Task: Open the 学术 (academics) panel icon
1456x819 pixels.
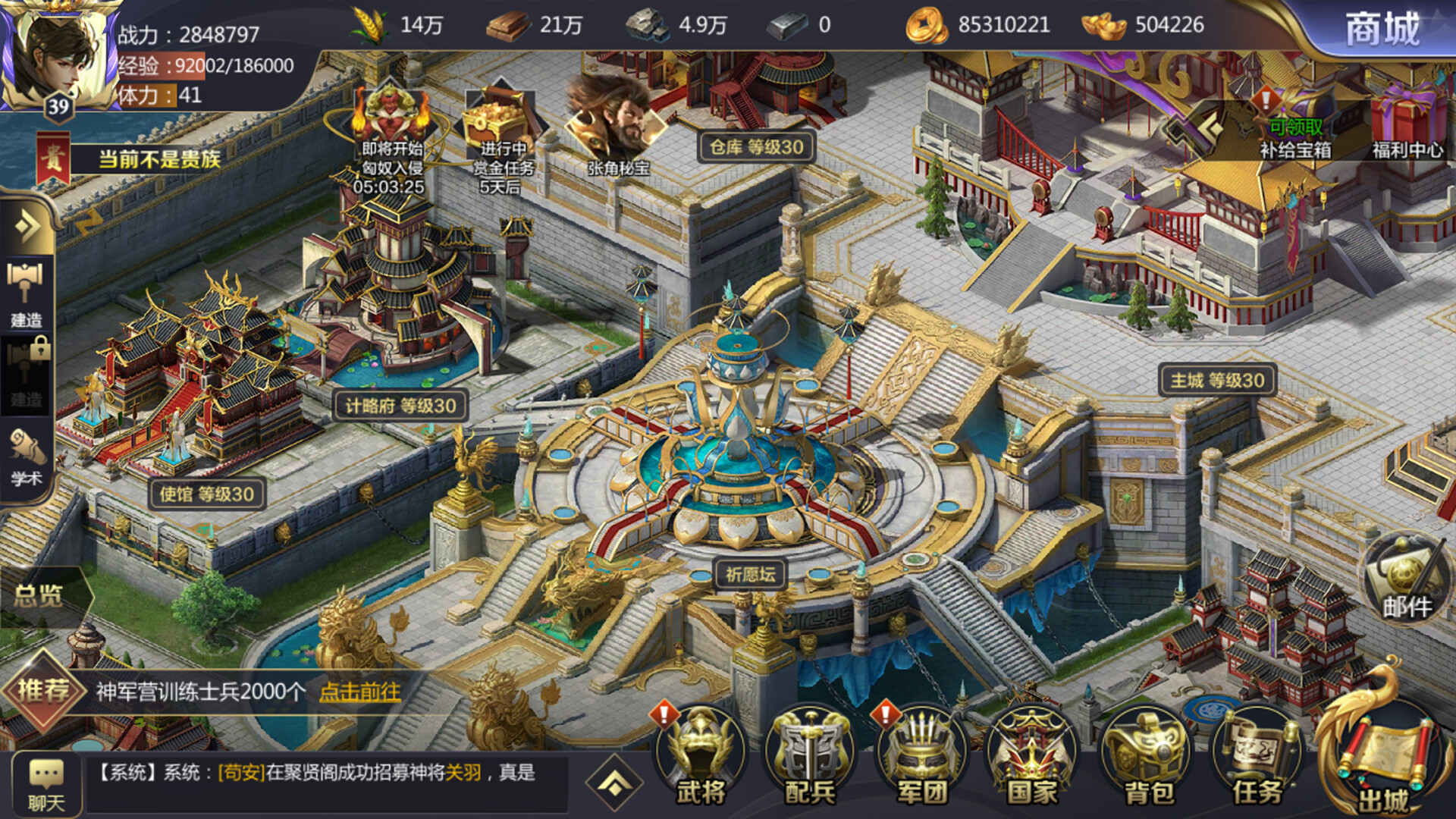Action: coord(27,447)
